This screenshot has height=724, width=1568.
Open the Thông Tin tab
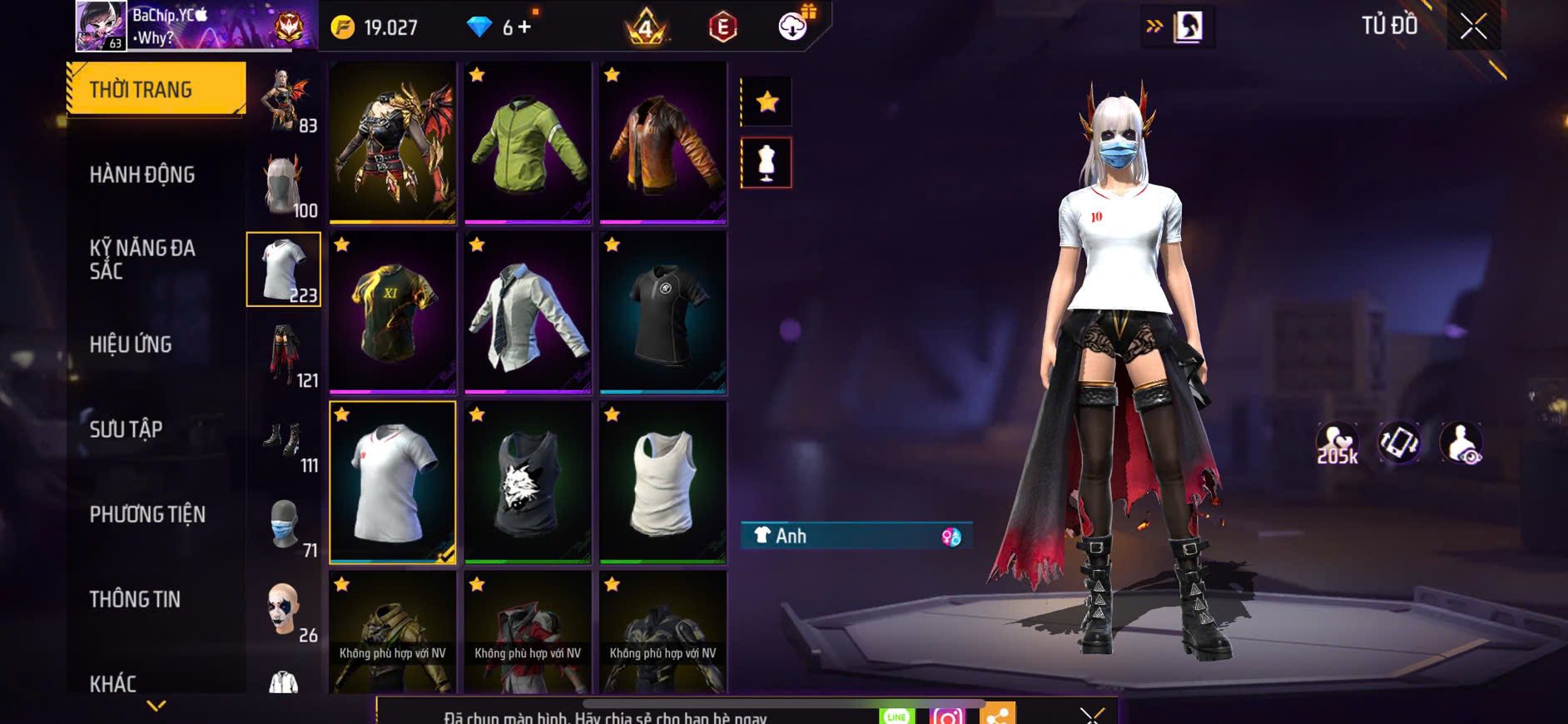click(135, 599)
